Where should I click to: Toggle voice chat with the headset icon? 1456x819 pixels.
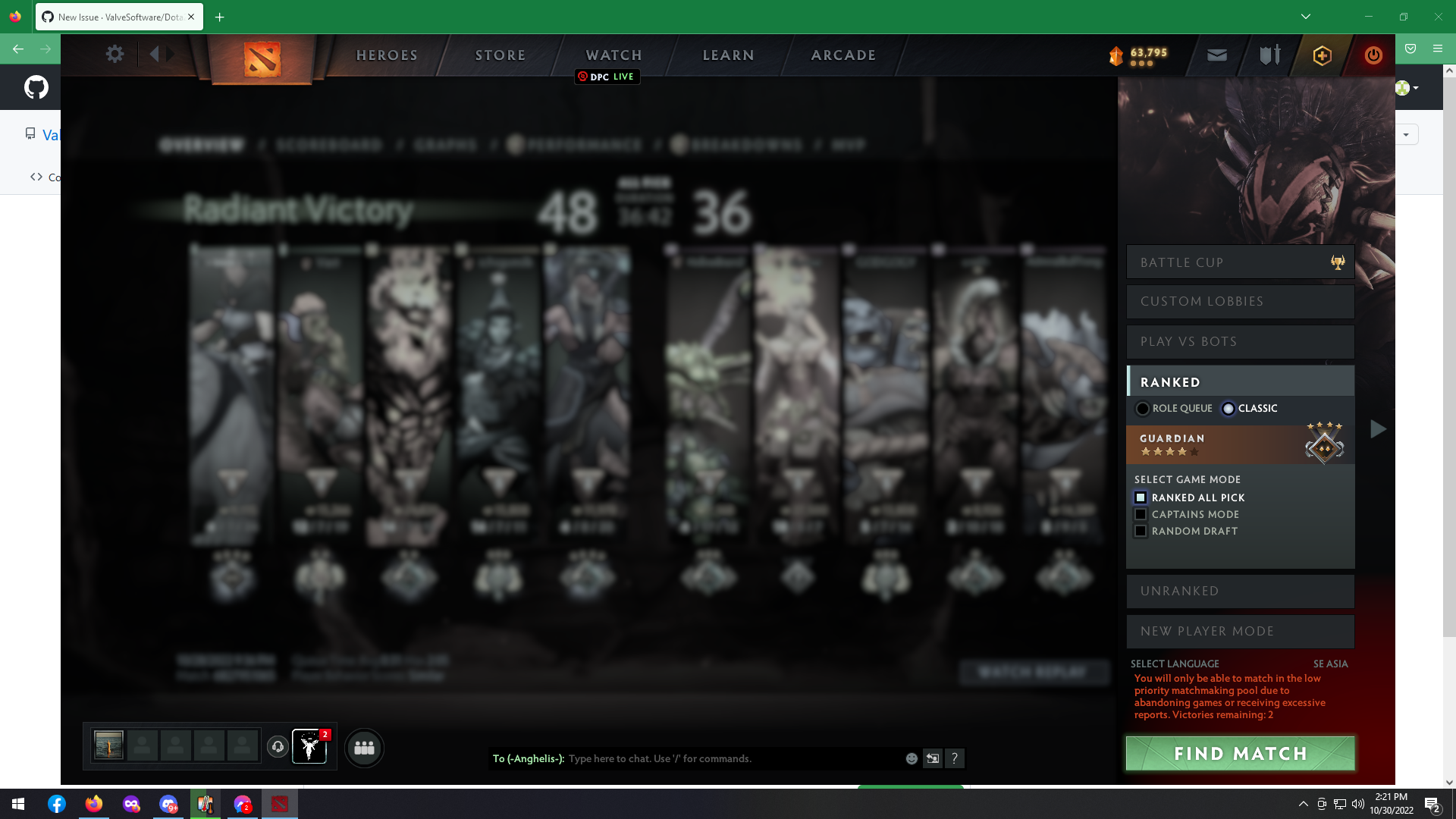click(277, 746)
